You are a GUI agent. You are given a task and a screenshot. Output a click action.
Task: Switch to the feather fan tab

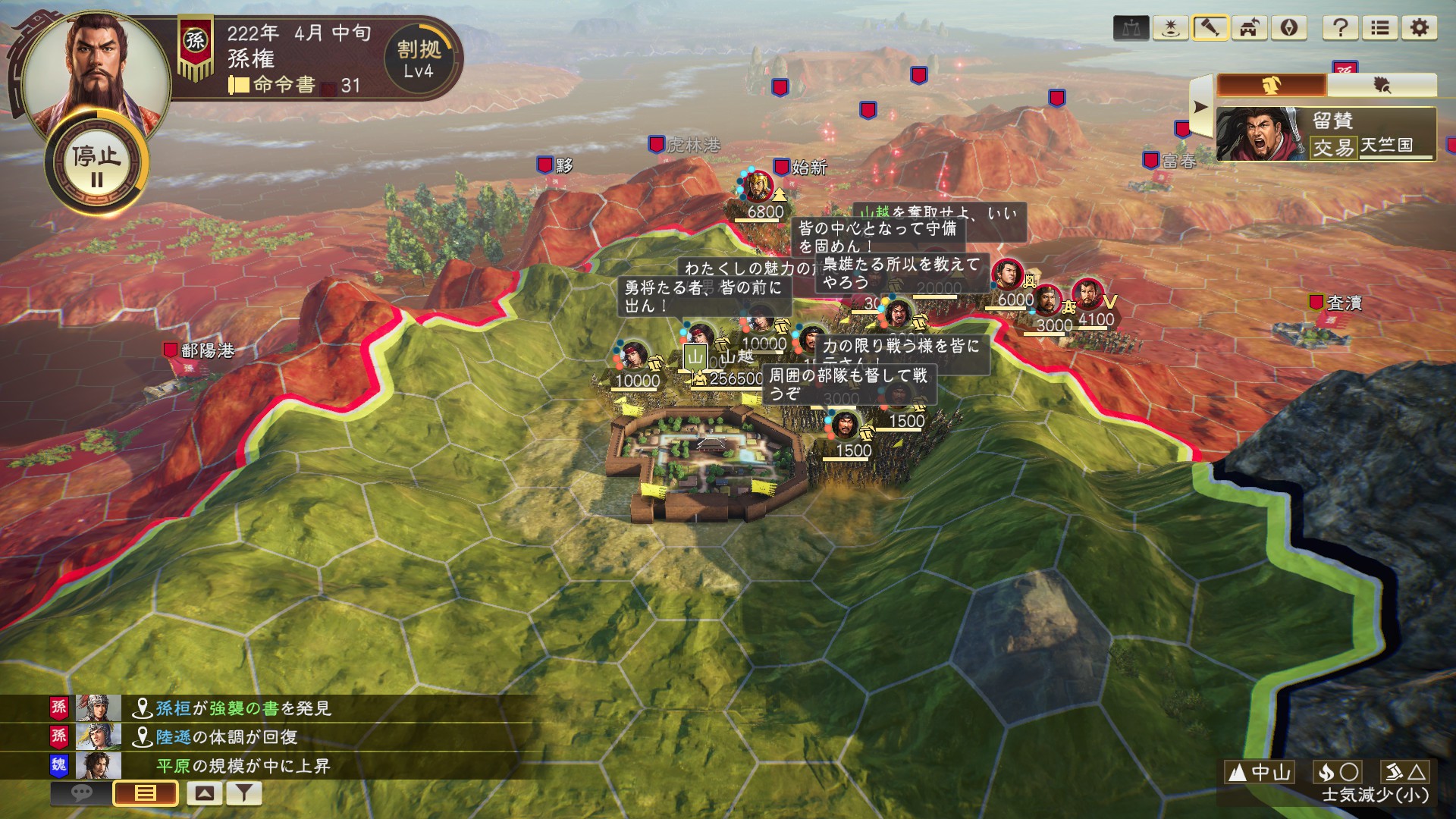click(x=1382, y=86)
